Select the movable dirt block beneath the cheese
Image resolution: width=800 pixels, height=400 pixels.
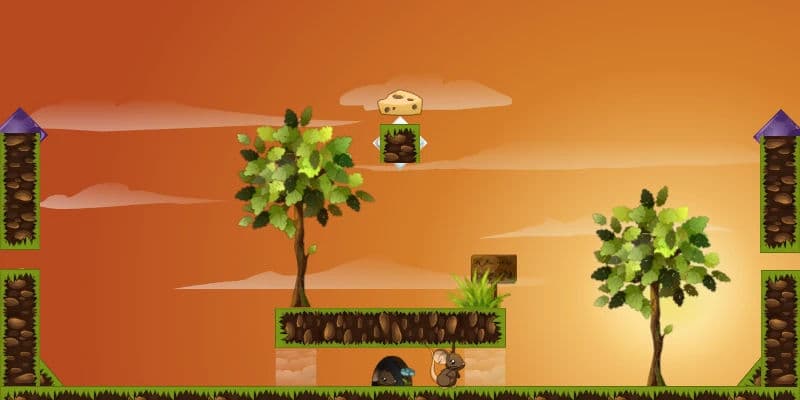click(x=400, y=144)
